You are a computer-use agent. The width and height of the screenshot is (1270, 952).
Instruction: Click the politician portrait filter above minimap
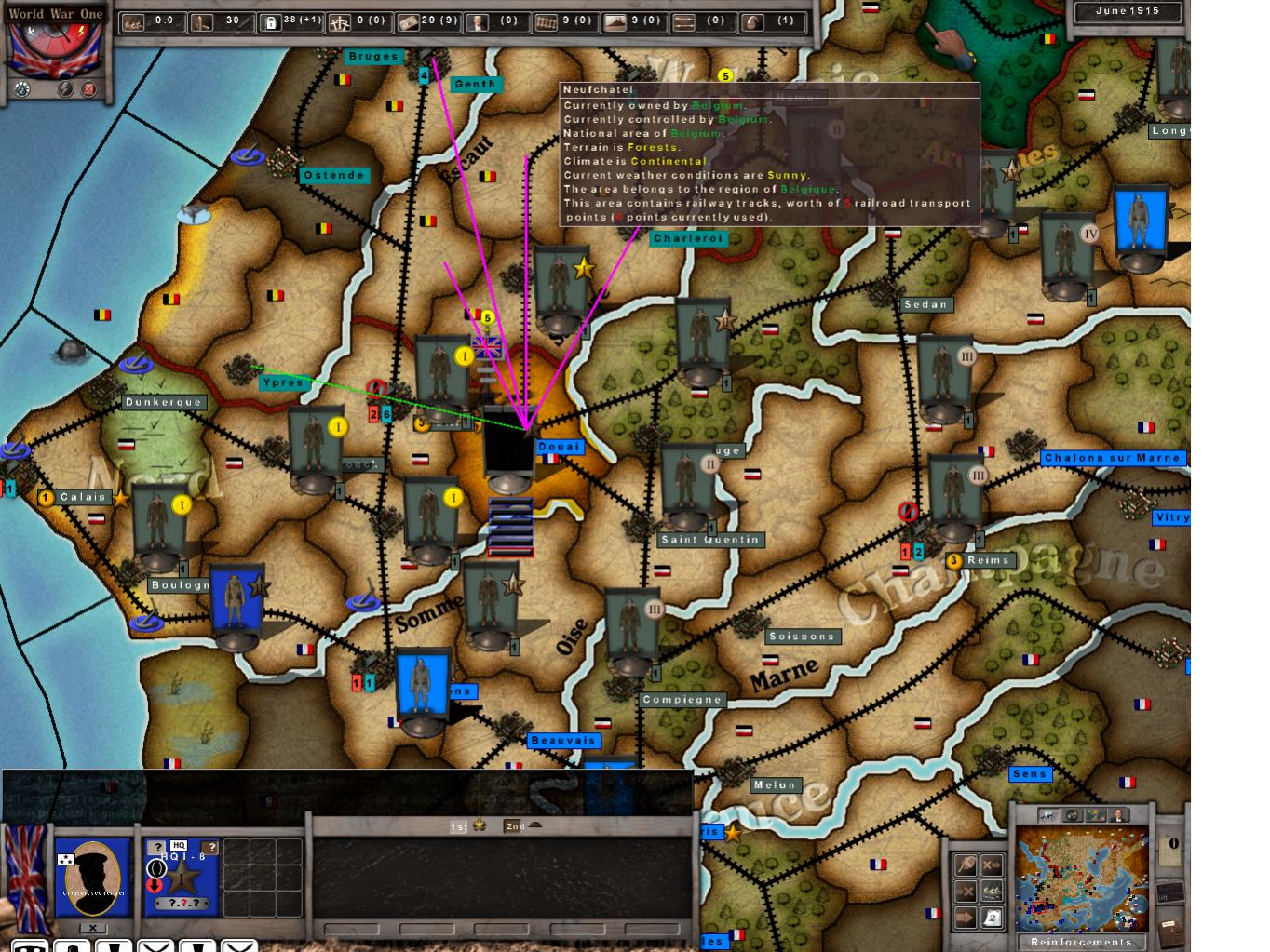click(x=1117, y=815)
